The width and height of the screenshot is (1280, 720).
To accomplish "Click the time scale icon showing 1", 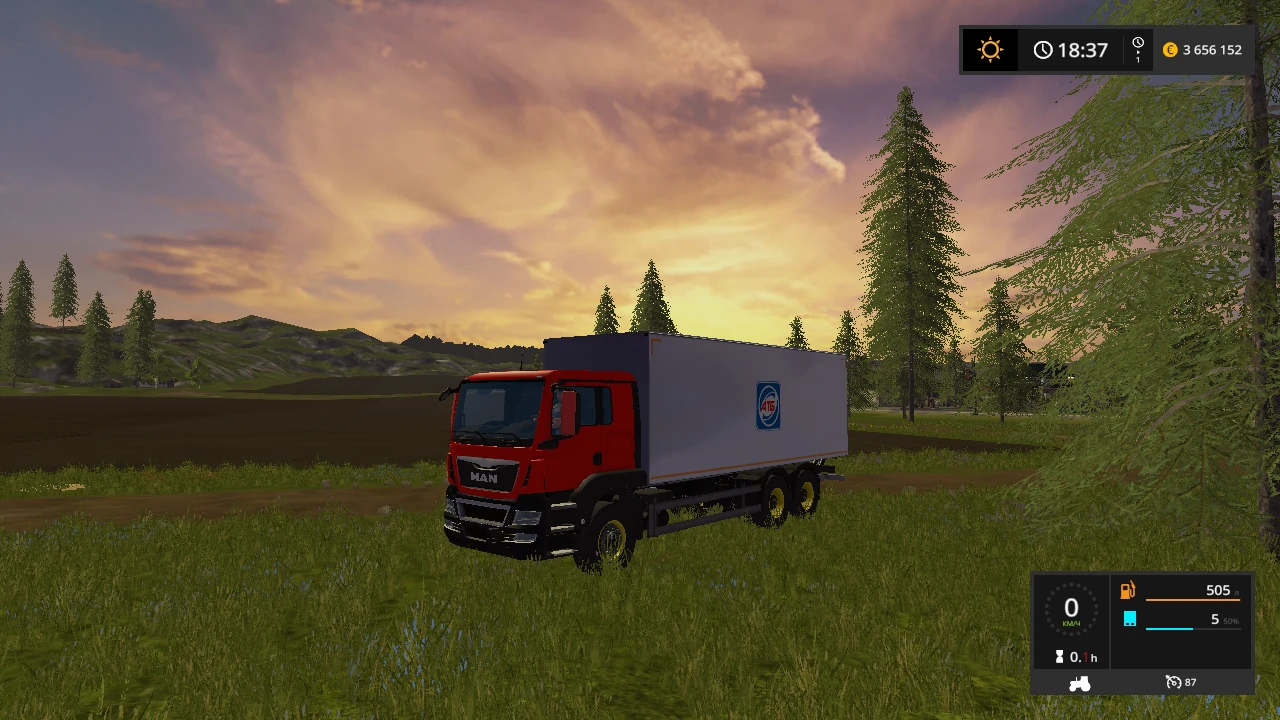I will pyautogui.click(x=1137, y=49).
